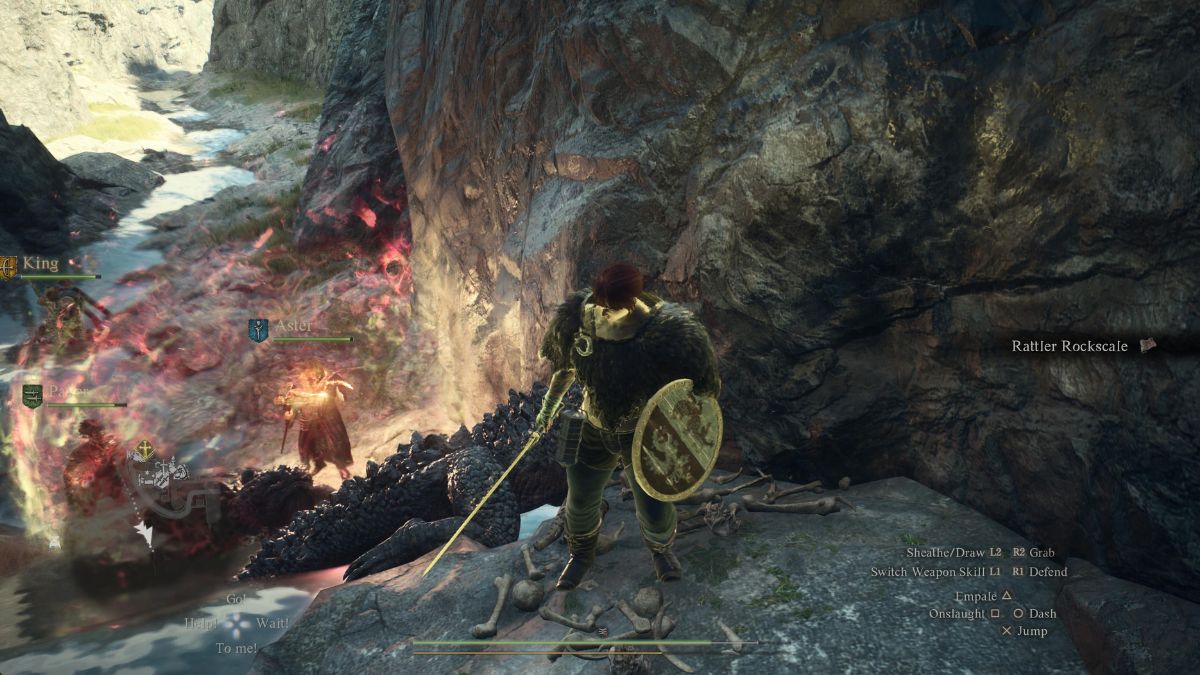Click King's vocation icon

tap(9, 266)
